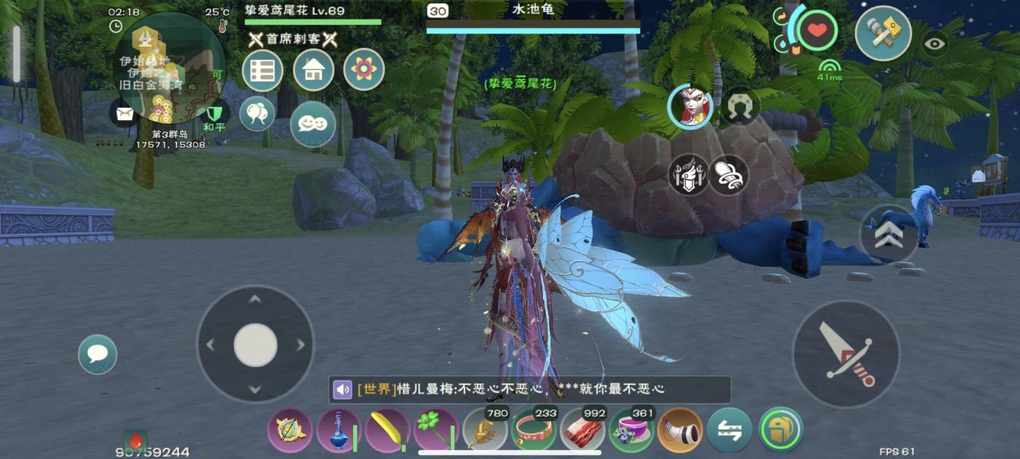
Task: Toggle the peace mode shield icon
Action: pos(213,115)
